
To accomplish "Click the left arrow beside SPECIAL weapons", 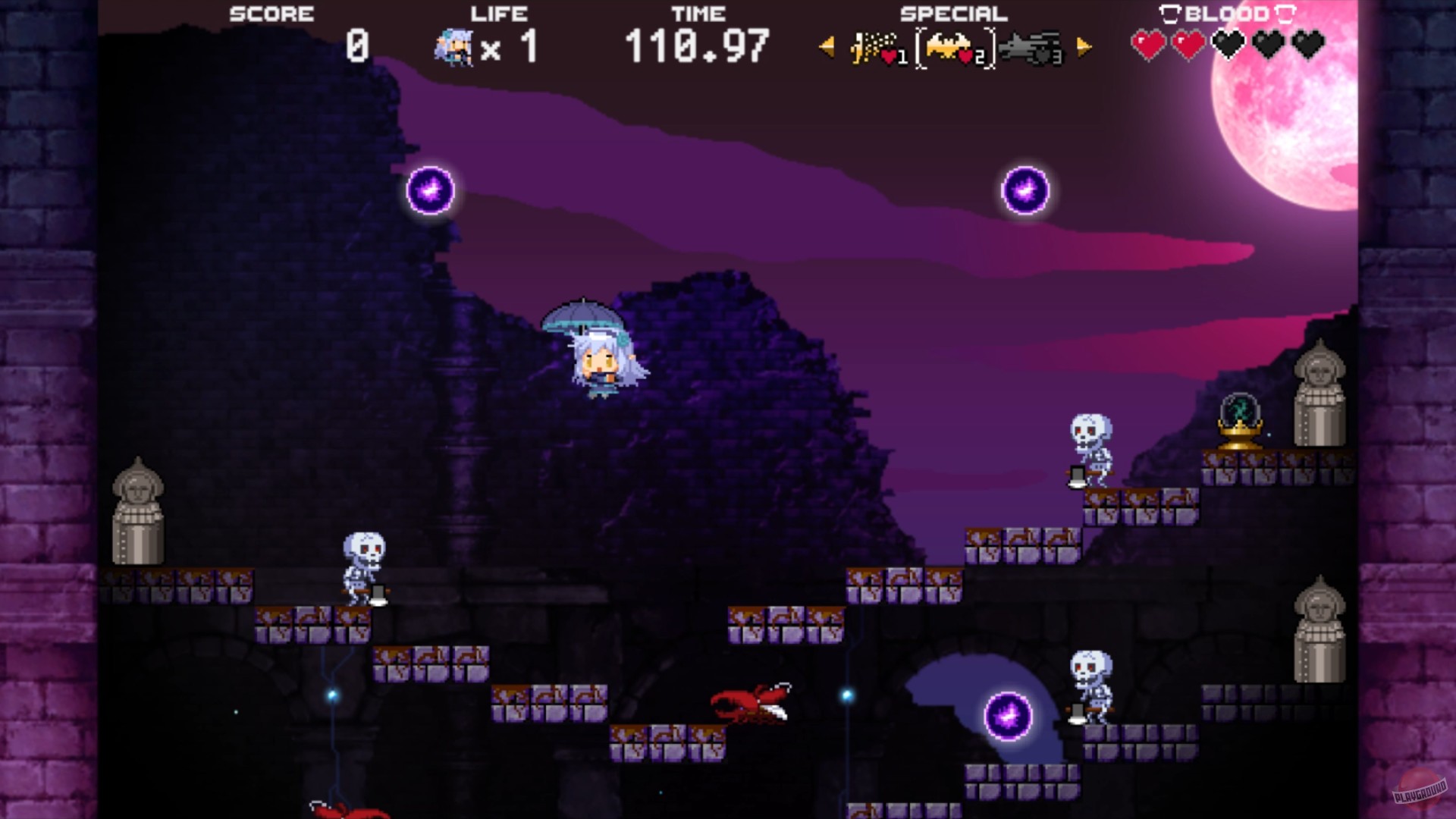I will [825, 47].
